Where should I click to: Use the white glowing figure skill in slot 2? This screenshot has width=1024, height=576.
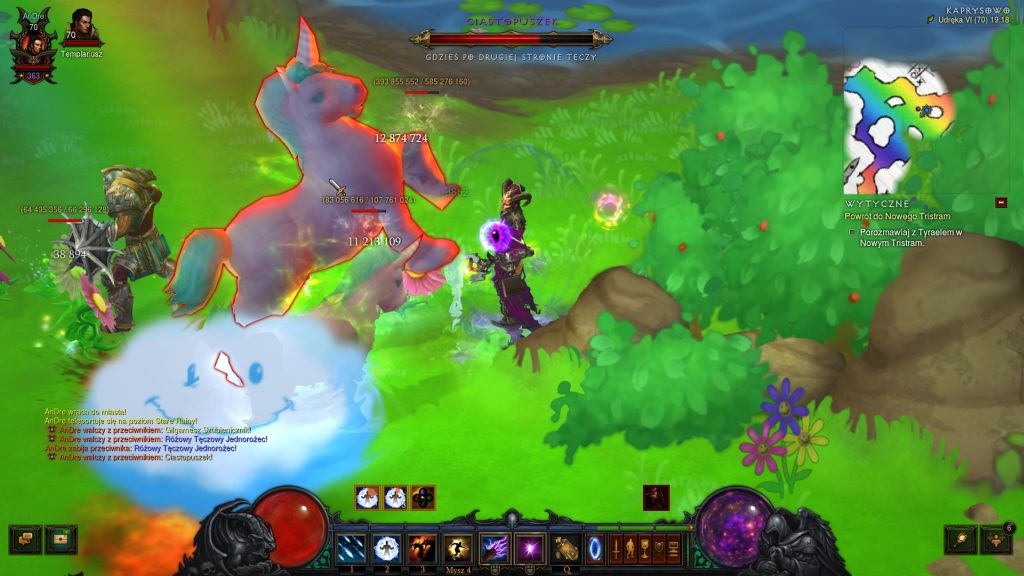pyautogui.click(x=386, y=548)
